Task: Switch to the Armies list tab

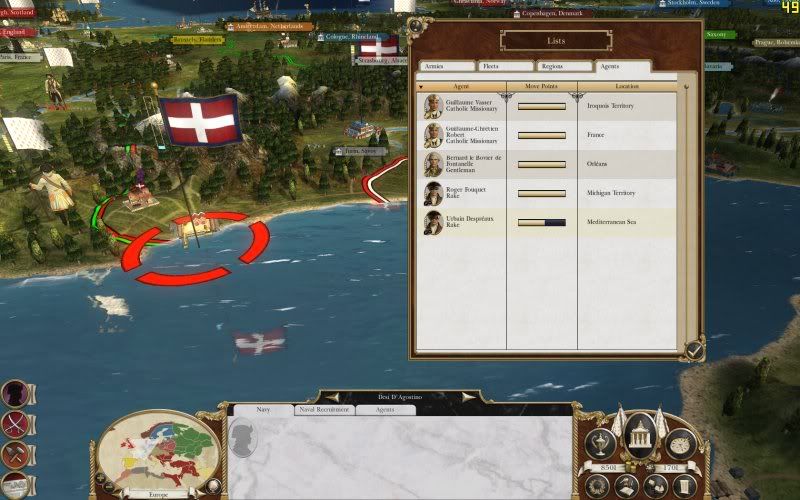Action: 447,67
